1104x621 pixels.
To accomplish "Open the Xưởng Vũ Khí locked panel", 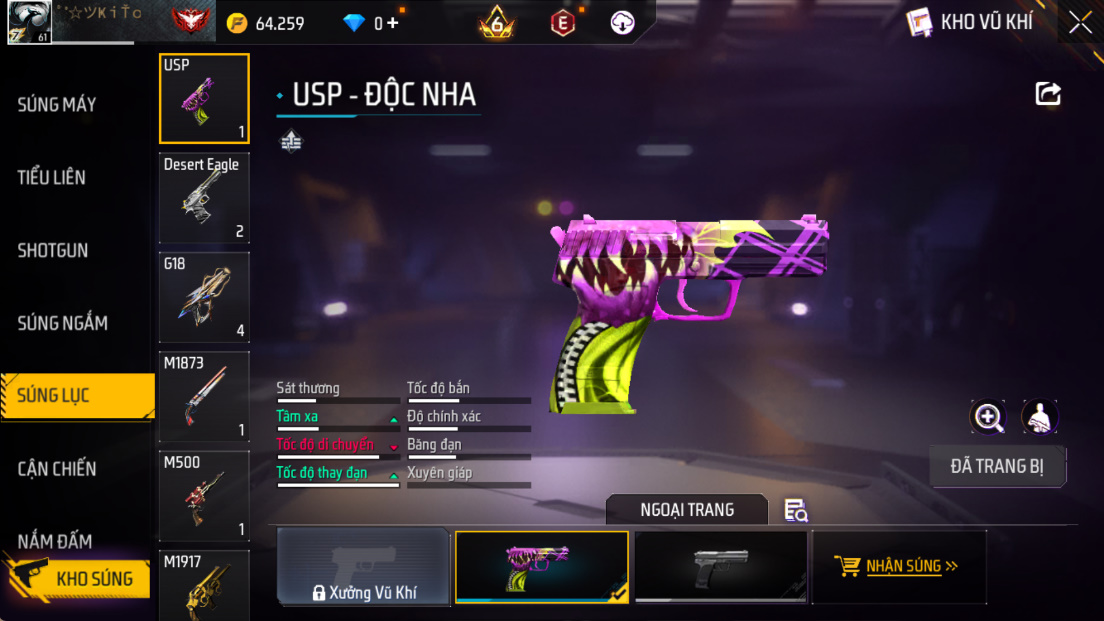I will pyautogui.click(x=363, y=567).
